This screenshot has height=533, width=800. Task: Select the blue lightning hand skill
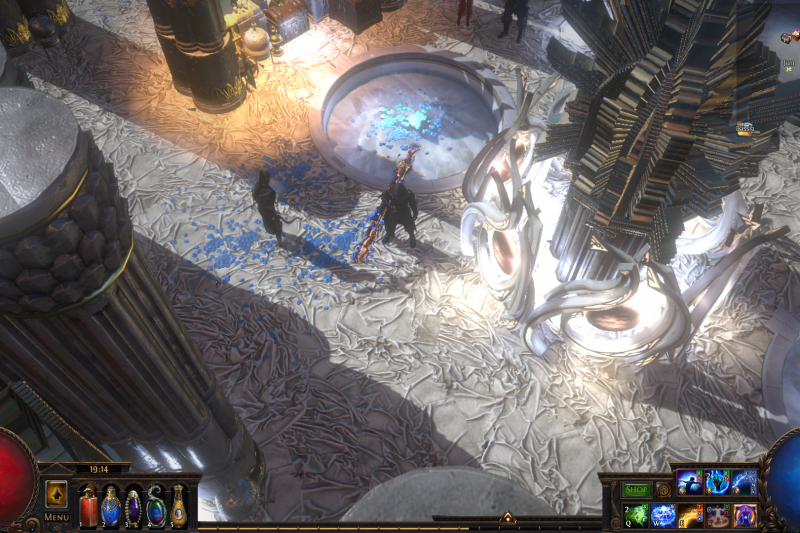click(x=718, y=482)
